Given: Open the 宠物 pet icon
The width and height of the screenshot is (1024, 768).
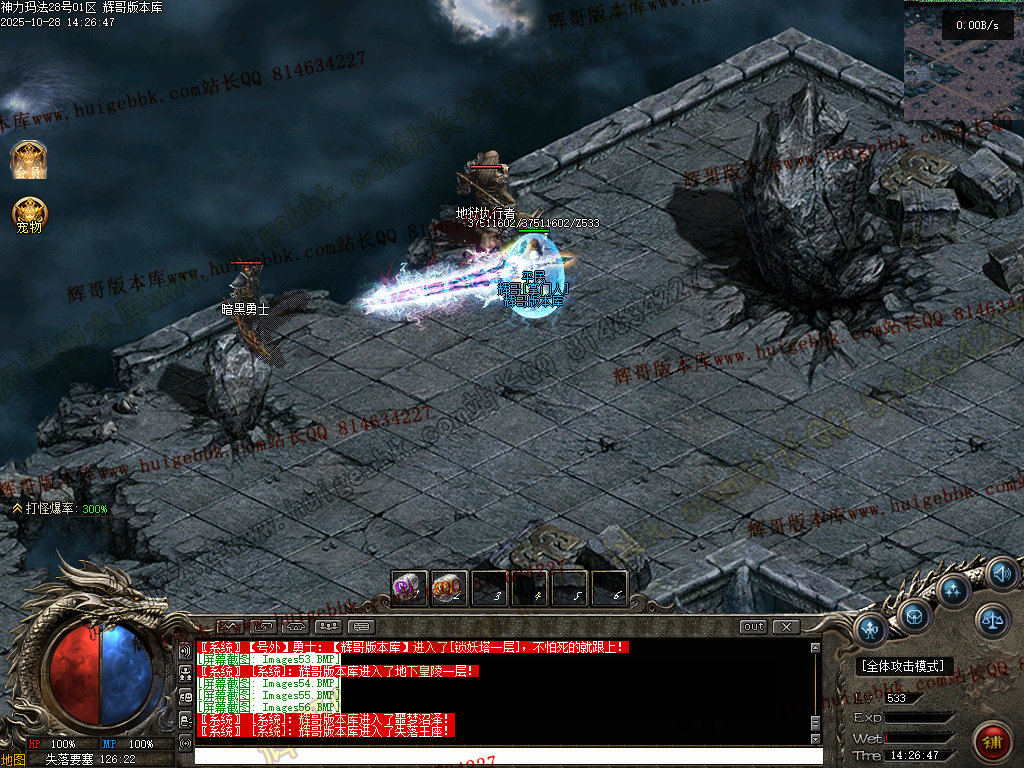Looking at the screenshot, I should tap(29, 214).
